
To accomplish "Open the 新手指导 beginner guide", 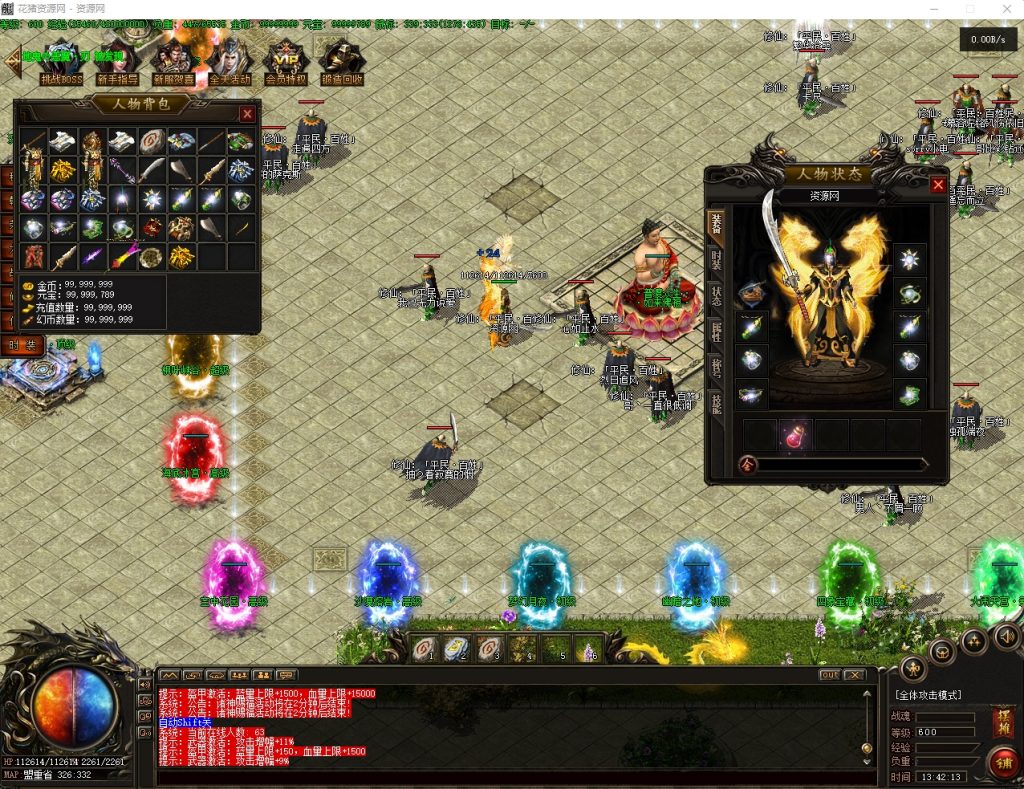I will 117,64.
